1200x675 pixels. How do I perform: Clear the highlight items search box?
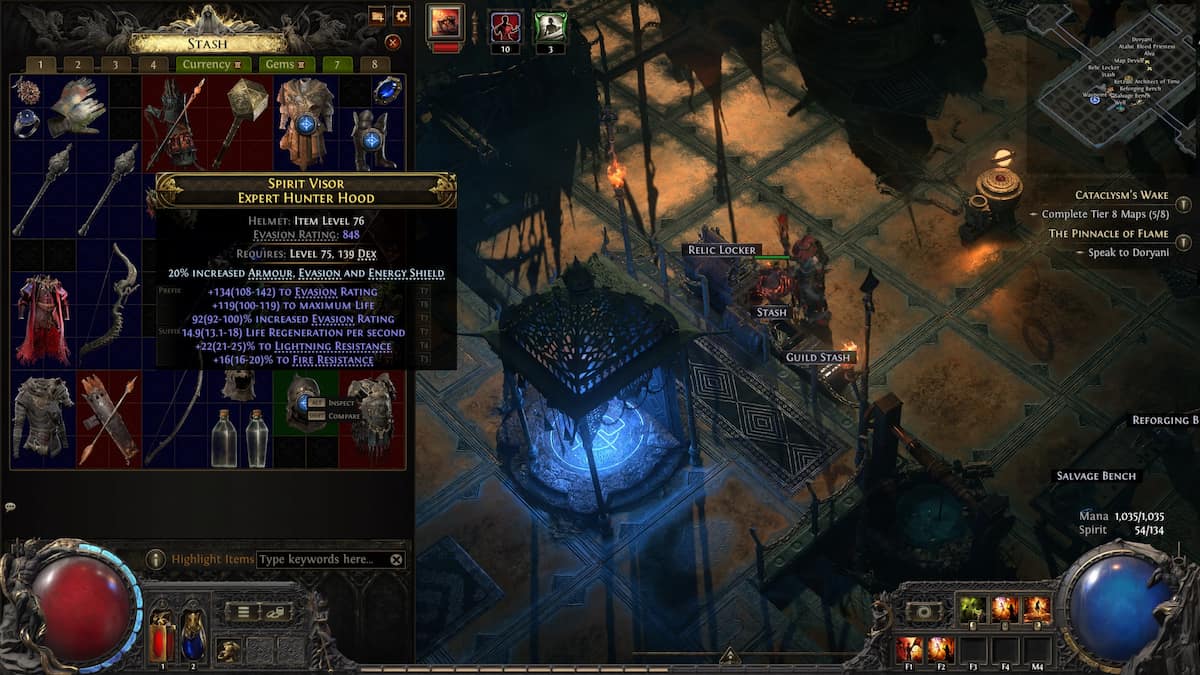[397, 560]
